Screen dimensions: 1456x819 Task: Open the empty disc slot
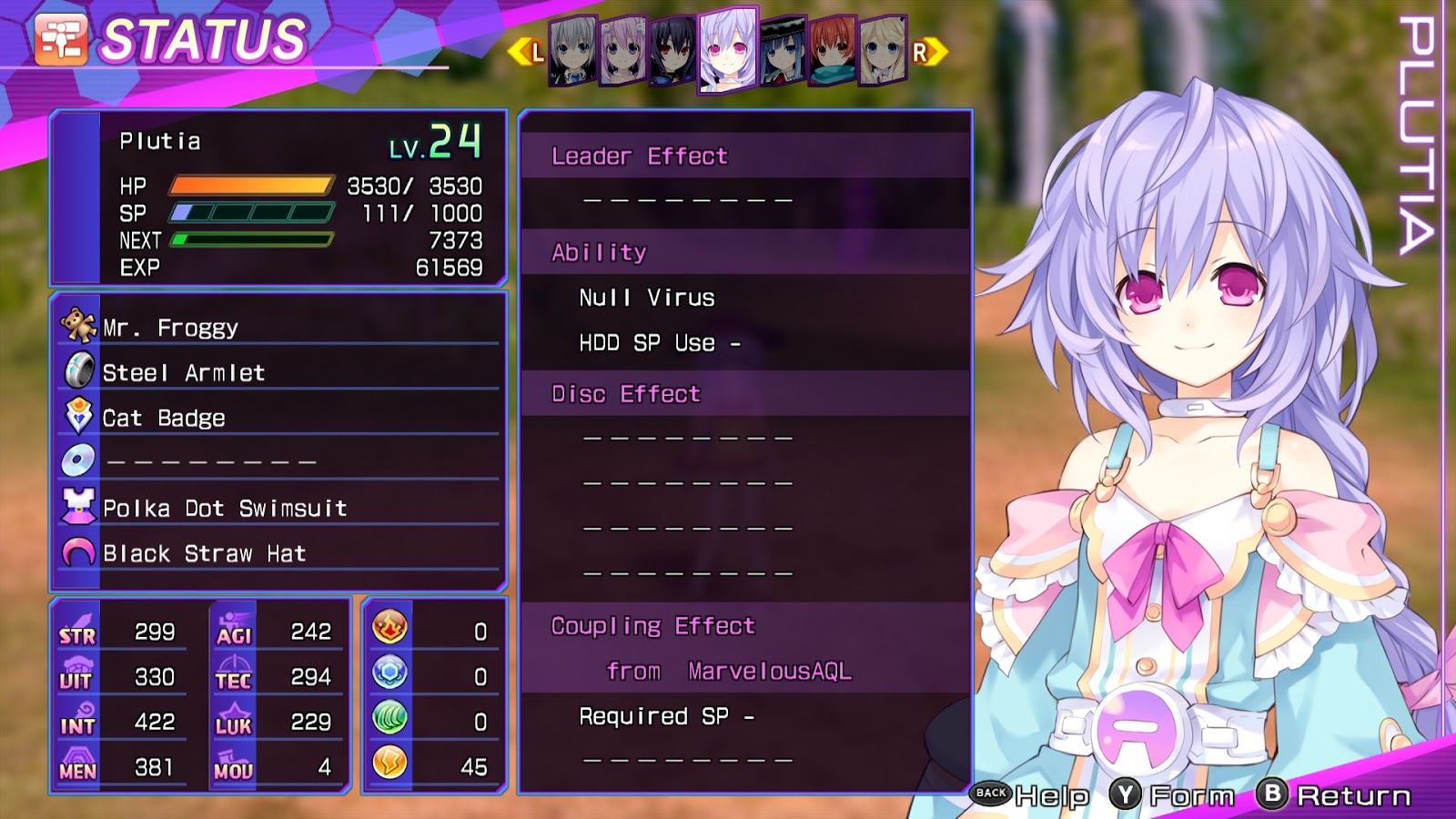click(x=278, y=462)
